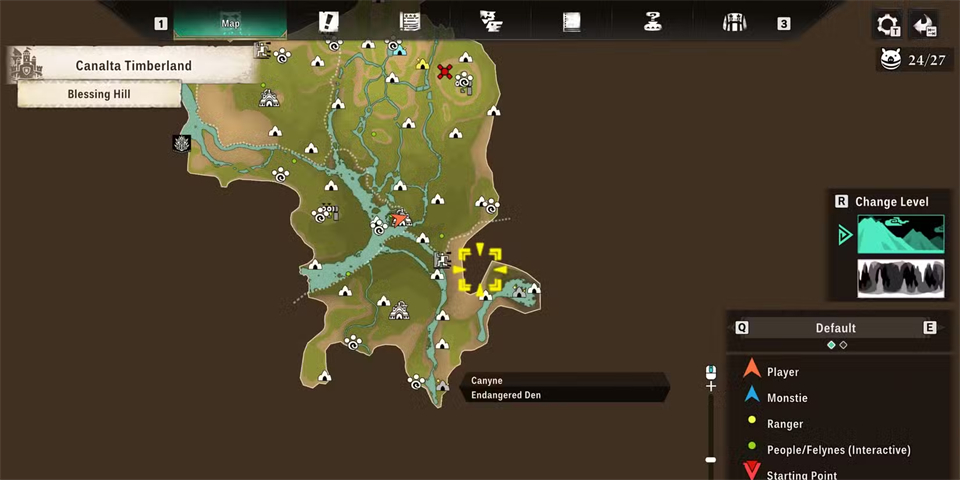
Task: Open the notes list tab
Action: pos(409,22)
